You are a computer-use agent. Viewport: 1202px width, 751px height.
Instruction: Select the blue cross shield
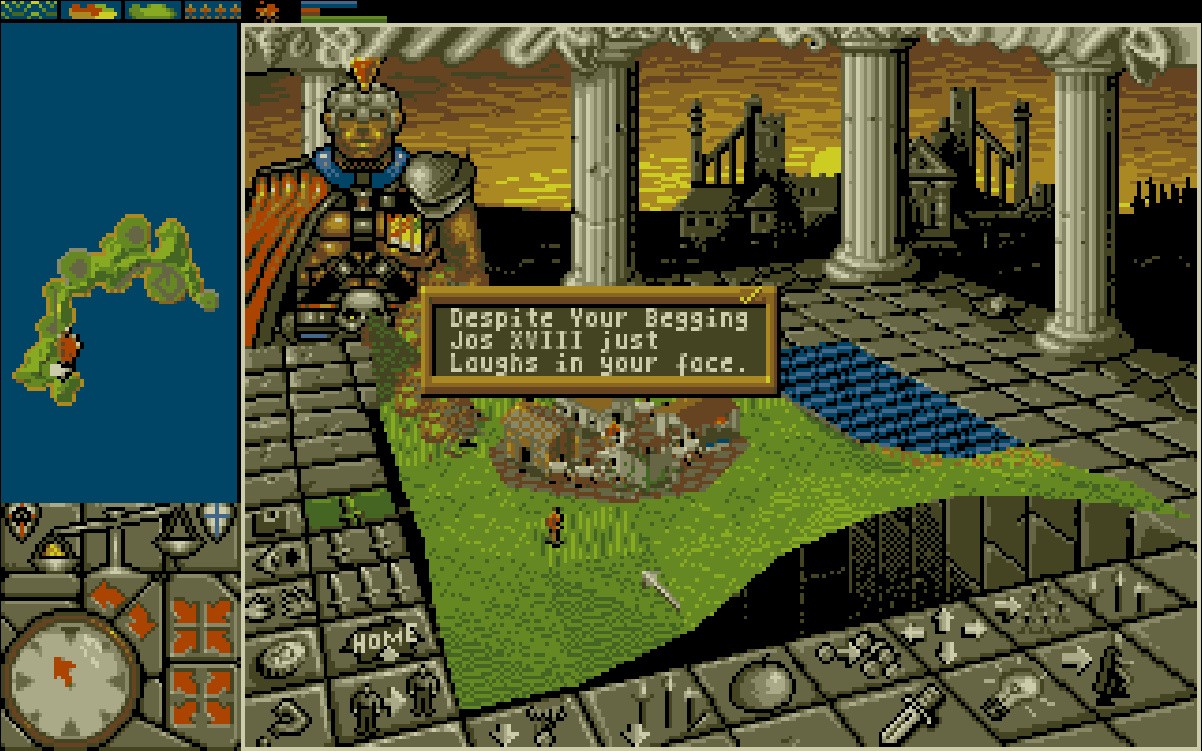pyautogui.click(x=217, y=520)
